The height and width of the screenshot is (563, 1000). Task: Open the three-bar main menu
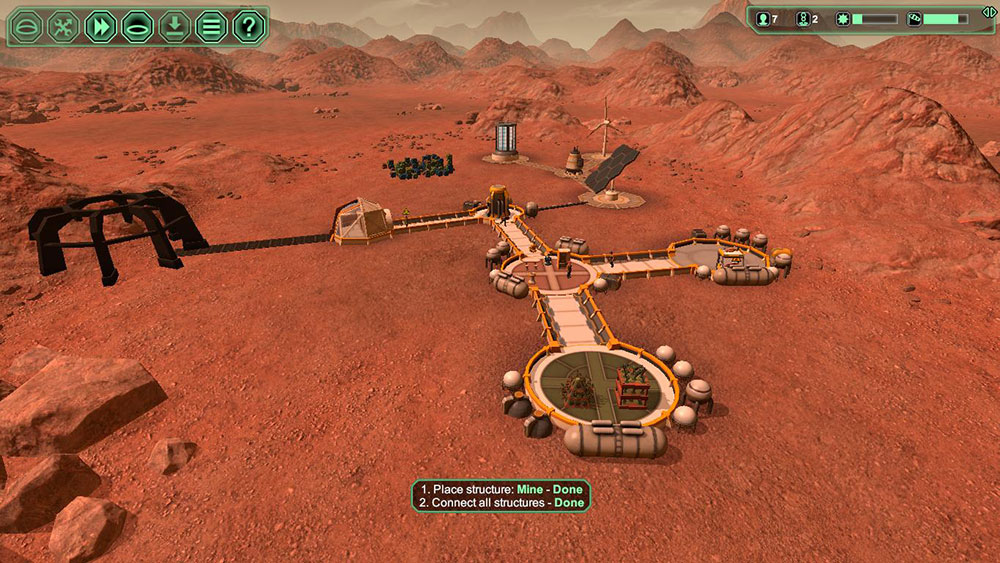[x=211, y=27]
